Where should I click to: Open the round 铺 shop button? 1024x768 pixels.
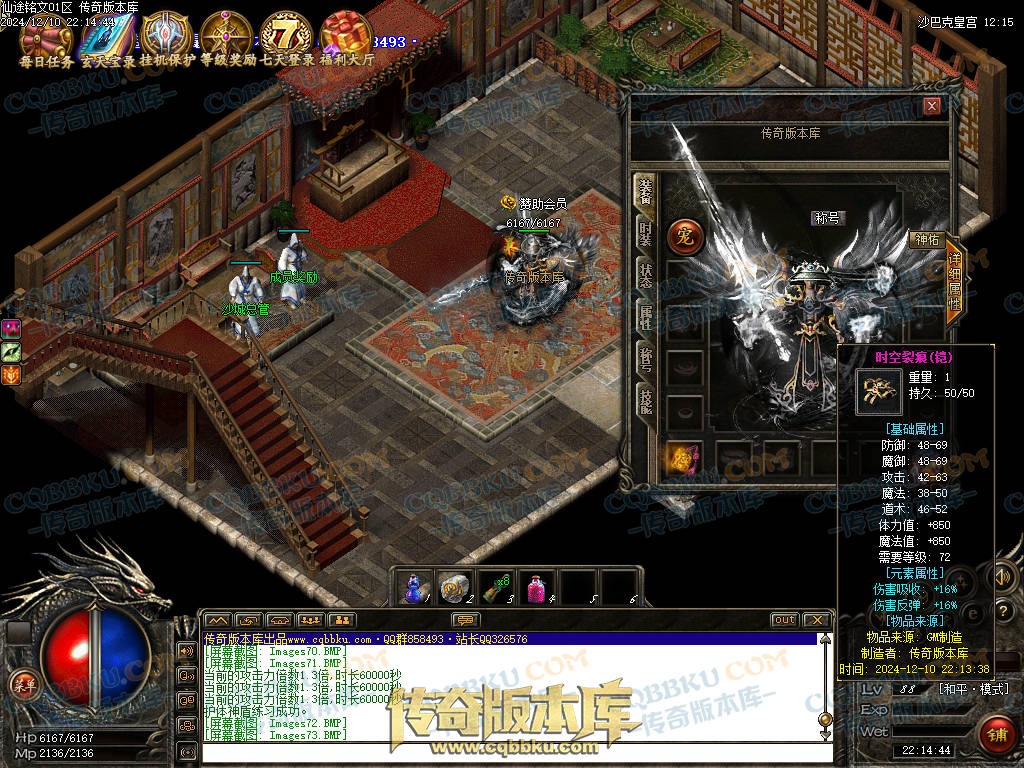click(x=995, y=733)
